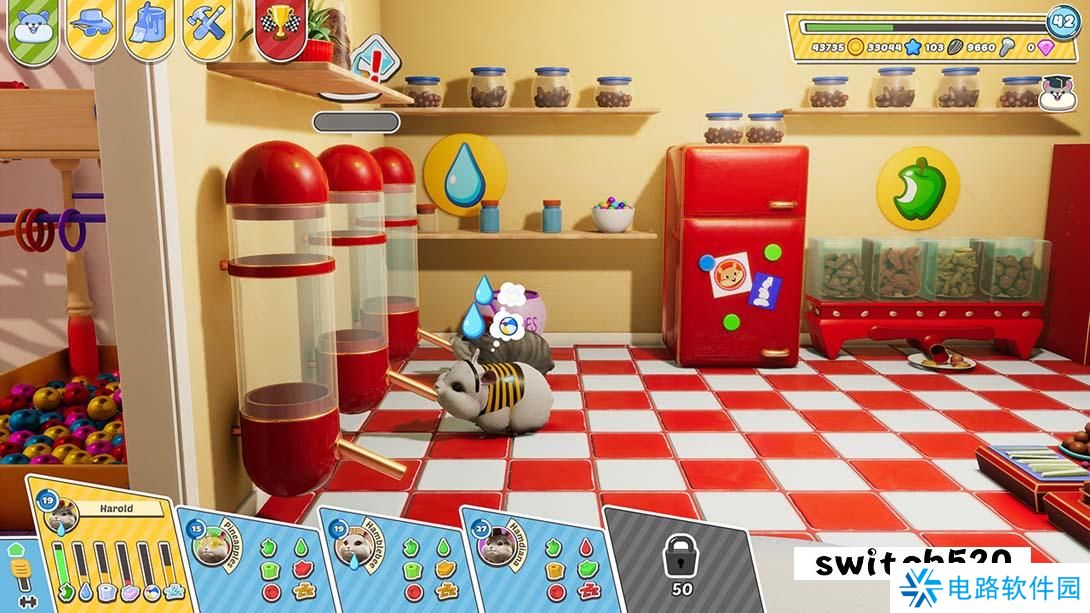
Task: Open the hamster face menu tab
Action: (x=33, y=27)
